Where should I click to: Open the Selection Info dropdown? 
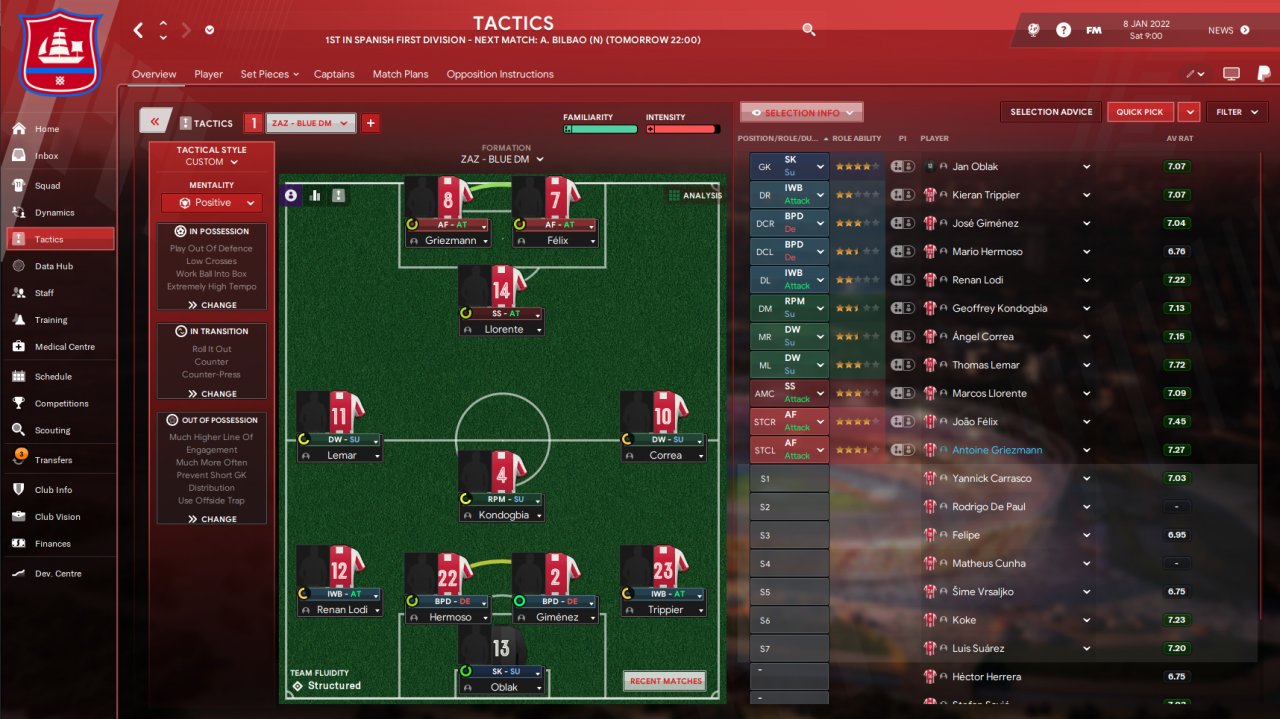[801, 113]
